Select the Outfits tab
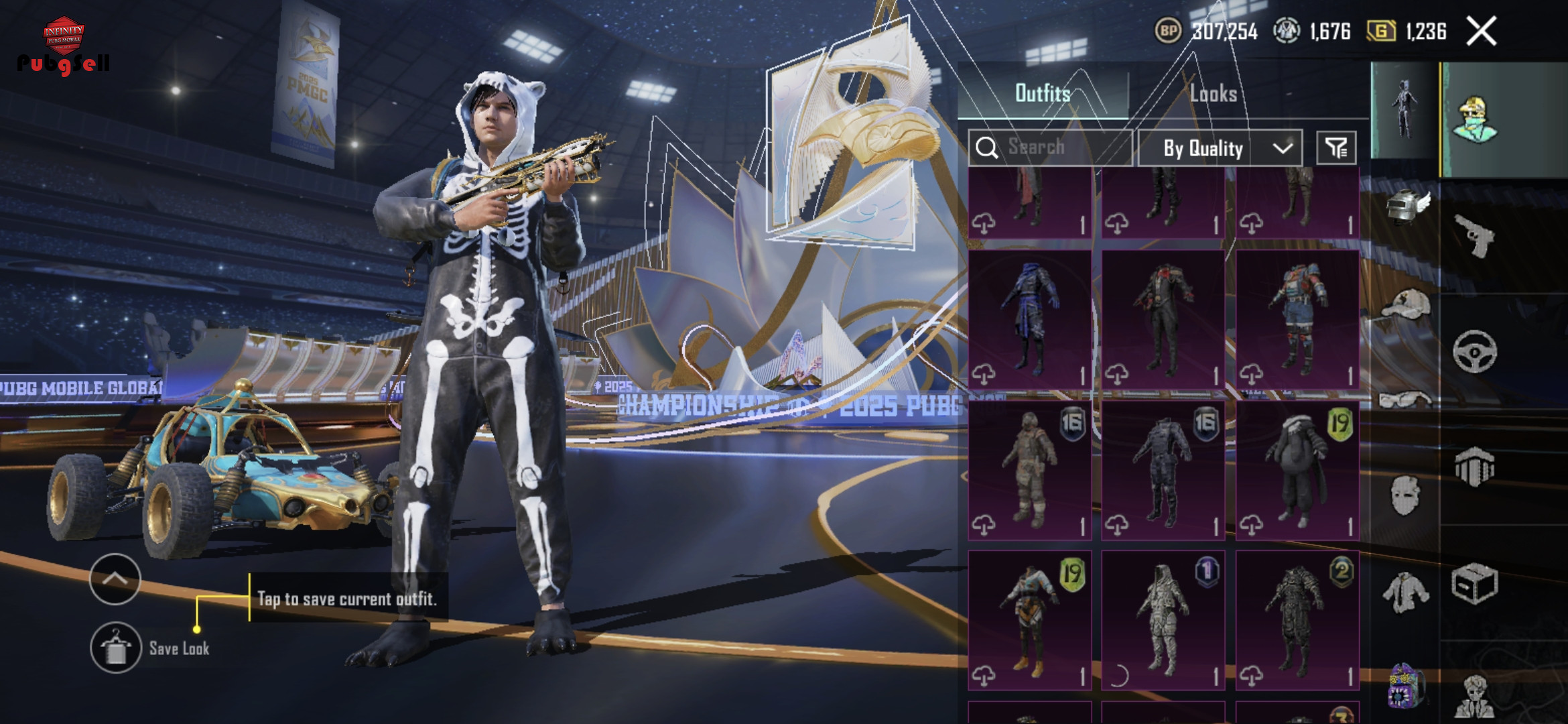This screenshot has height=724, width=1568. (1043, 94)
